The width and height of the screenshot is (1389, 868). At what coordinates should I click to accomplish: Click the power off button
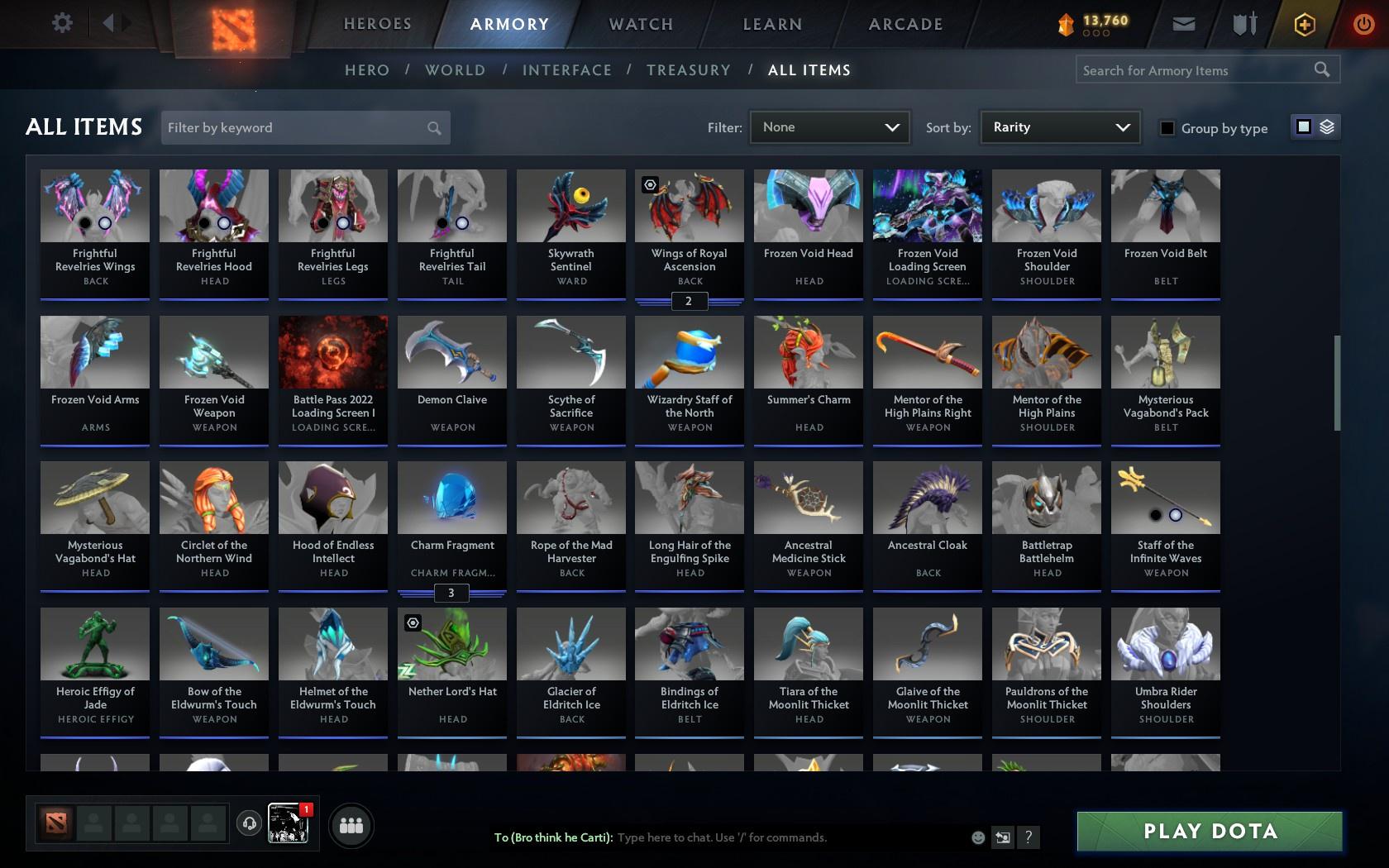1364,23
